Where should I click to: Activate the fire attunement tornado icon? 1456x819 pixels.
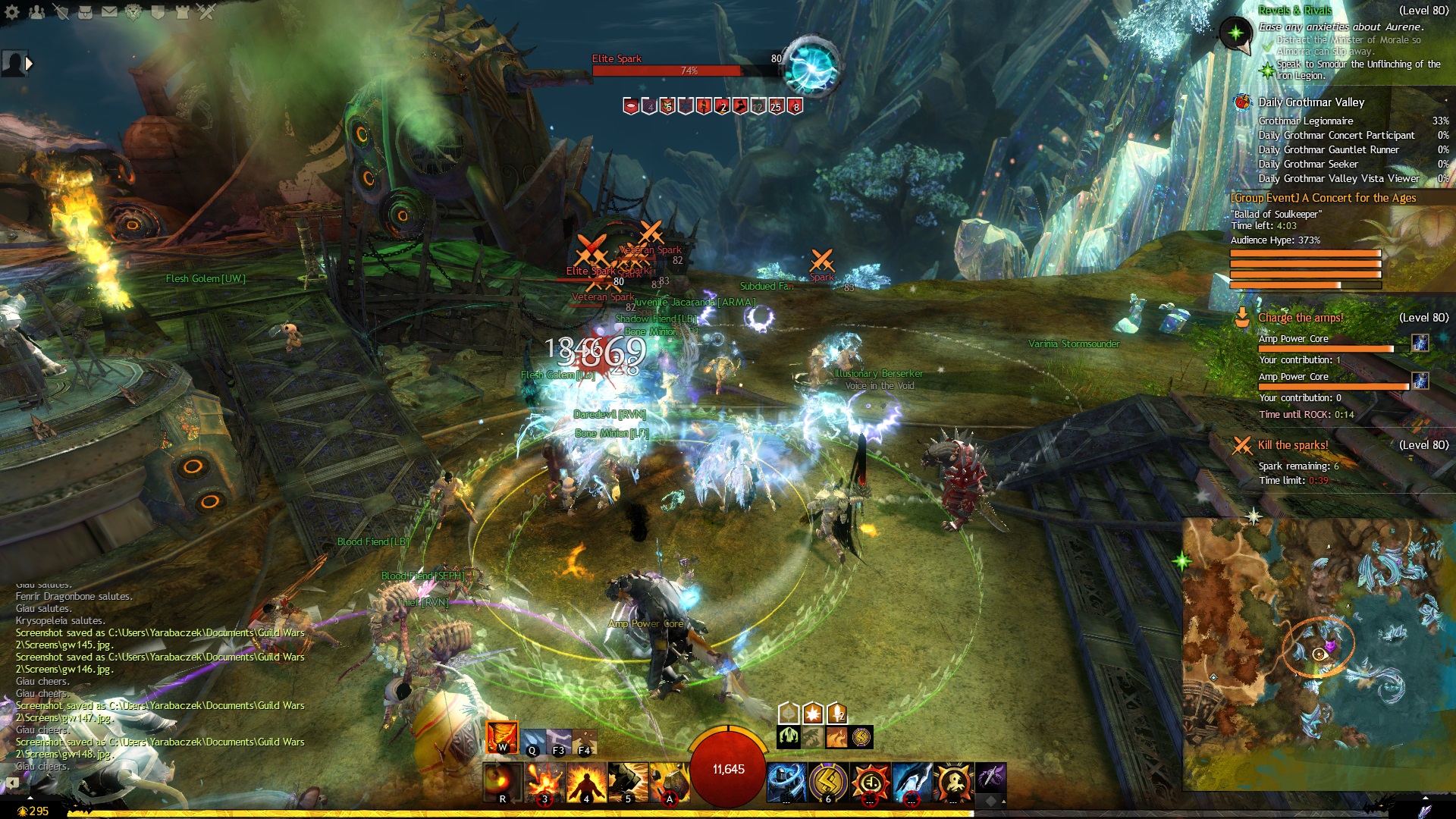click(501, 736)
